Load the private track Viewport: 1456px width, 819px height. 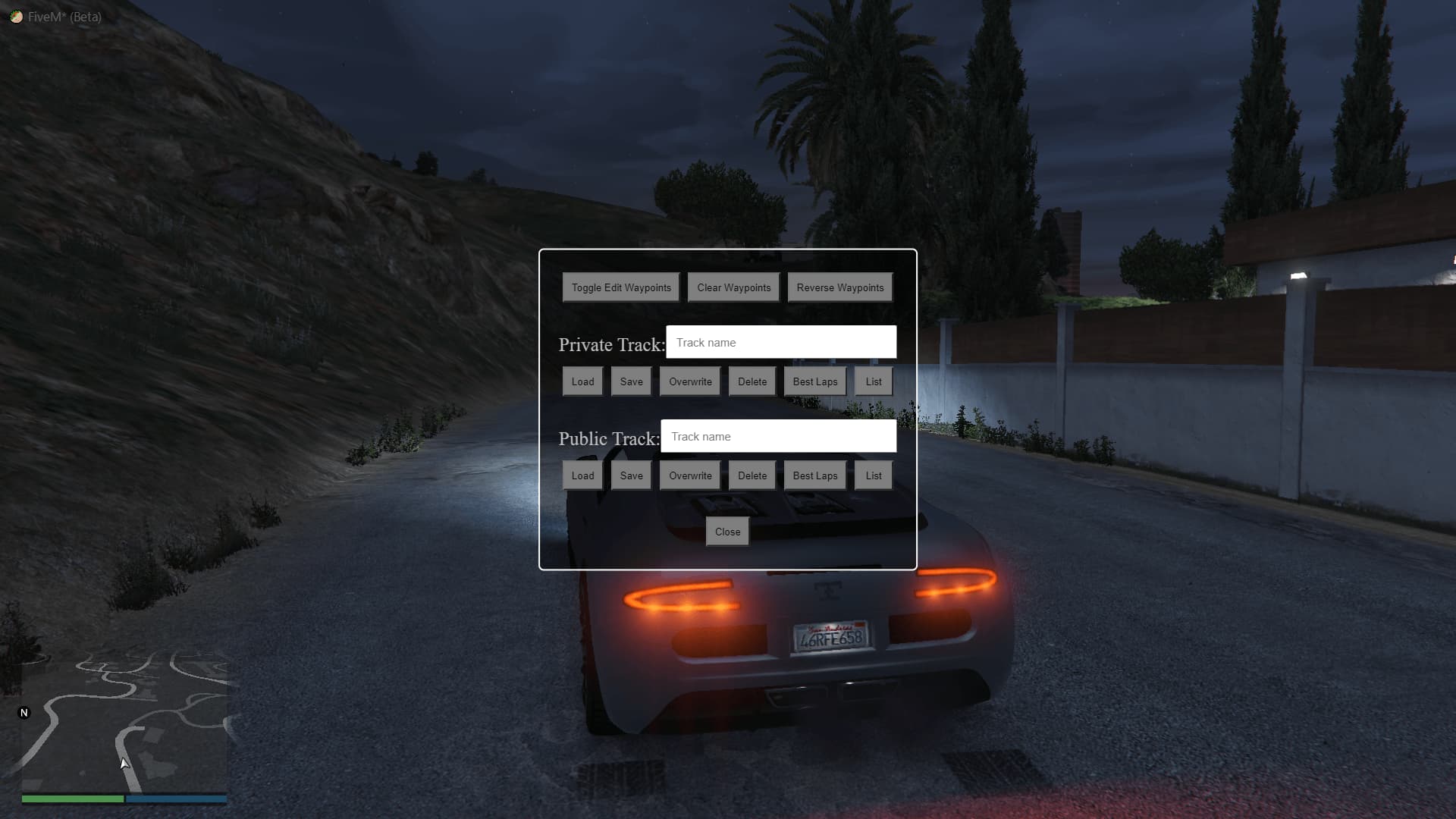pos(582,381)
